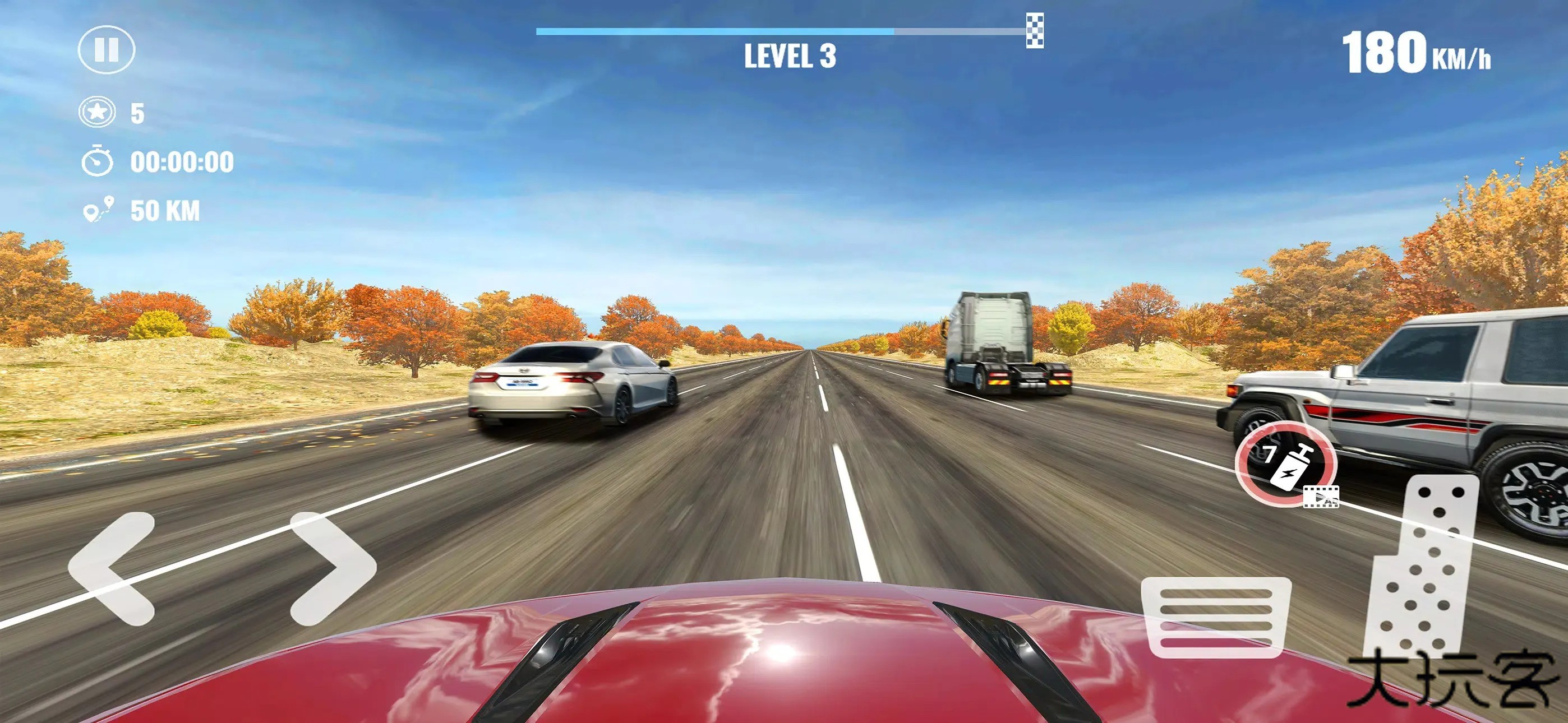
Task: Tap the LEVEL 3 label
Action: coord(790,56)
